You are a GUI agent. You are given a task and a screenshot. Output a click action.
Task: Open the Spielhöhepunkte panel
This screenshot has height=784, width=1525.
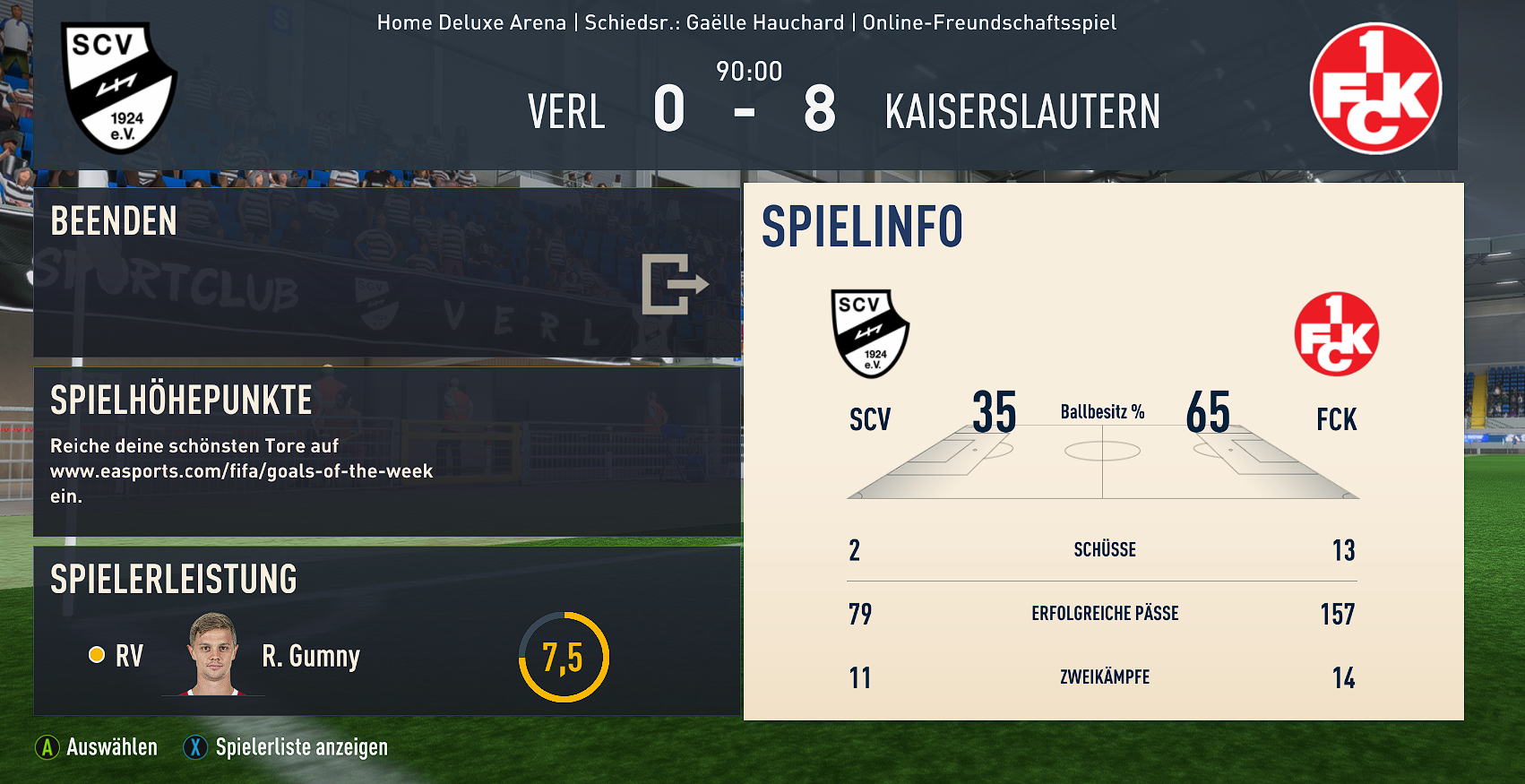(387, 451)
